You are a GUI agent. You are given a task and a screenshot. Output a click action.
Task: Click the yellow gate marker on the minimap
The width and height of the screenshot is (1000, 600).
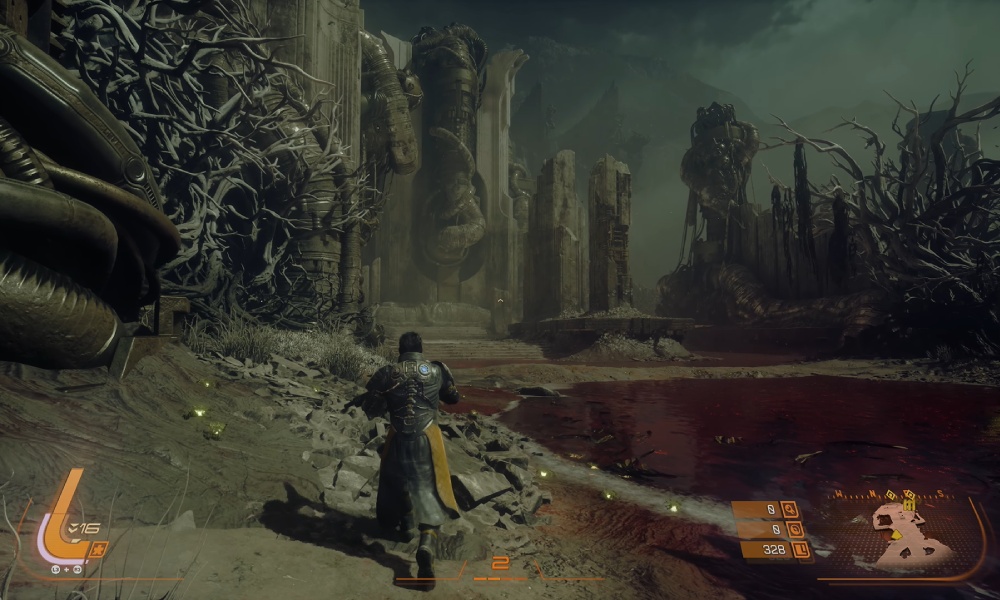pos(909,506)
